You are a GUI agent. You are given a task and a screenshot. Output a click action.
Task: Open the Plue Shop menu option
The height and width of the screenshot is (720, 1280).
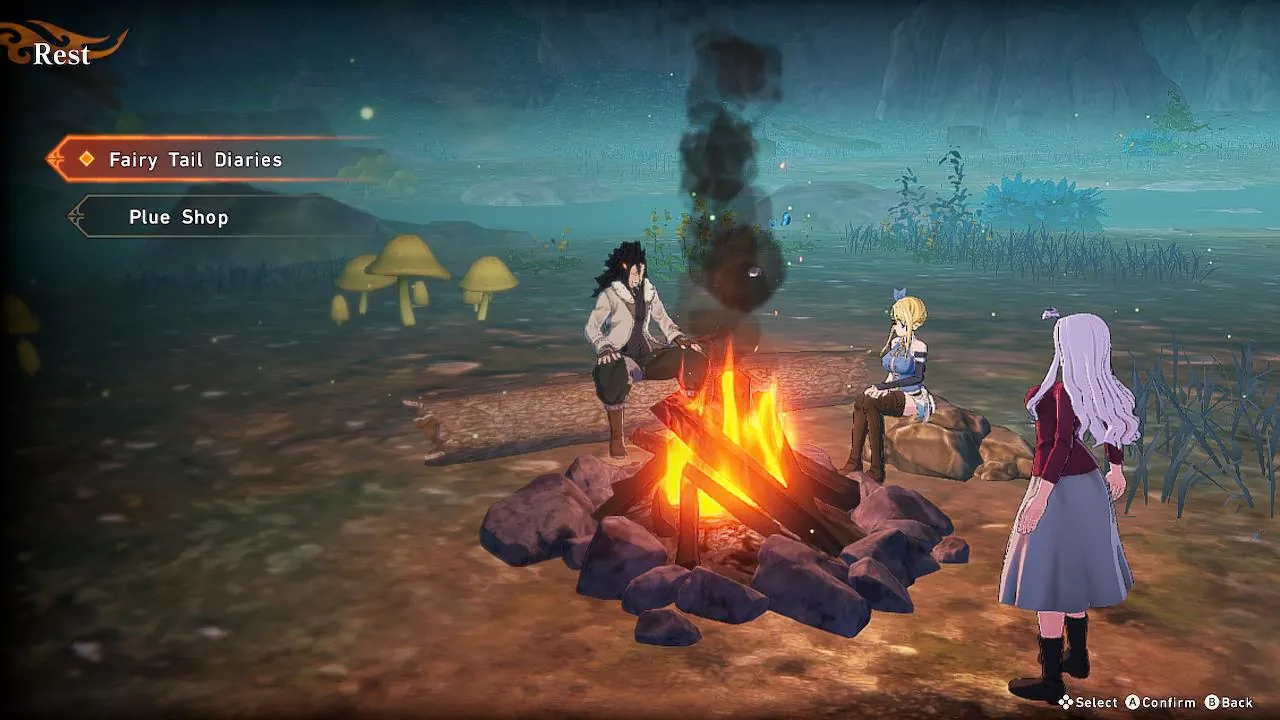coord(178,217)
